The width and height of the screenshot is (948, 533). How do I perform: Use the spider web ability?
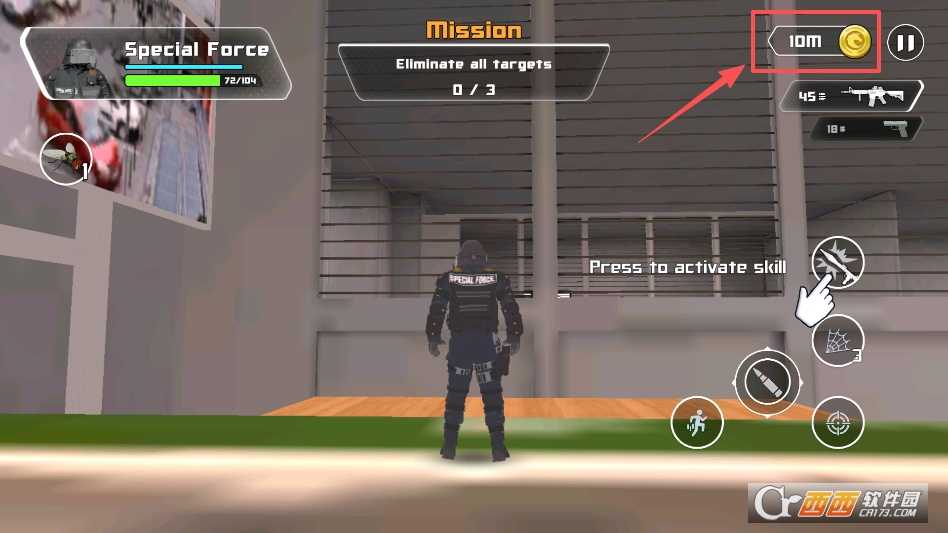(837, 344)
